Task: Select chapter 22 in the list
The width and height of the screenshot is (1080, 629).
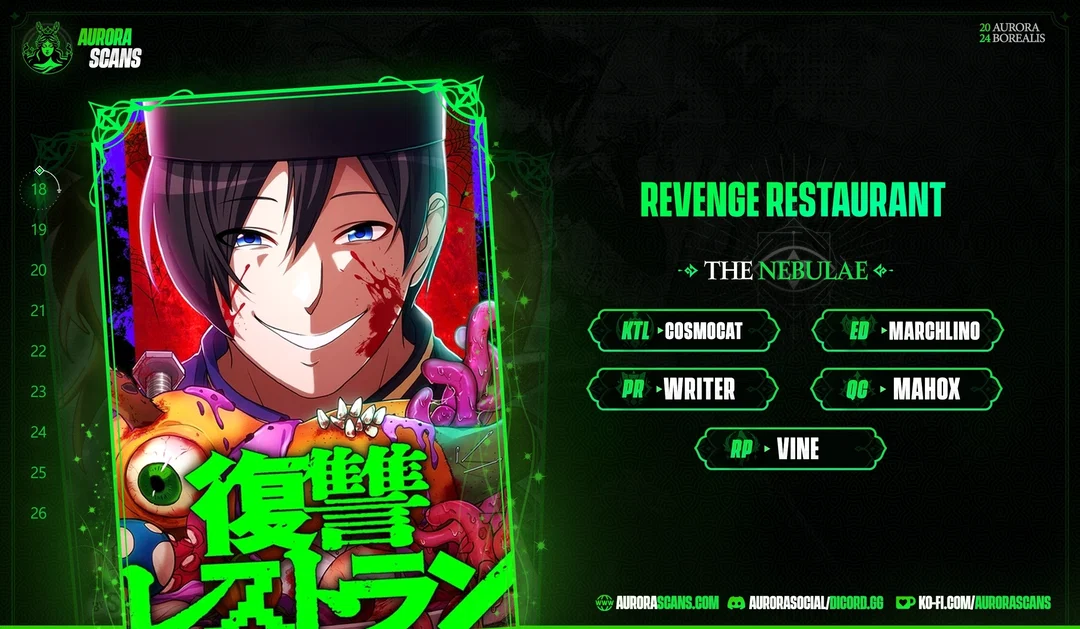Action: click(39, 351)
